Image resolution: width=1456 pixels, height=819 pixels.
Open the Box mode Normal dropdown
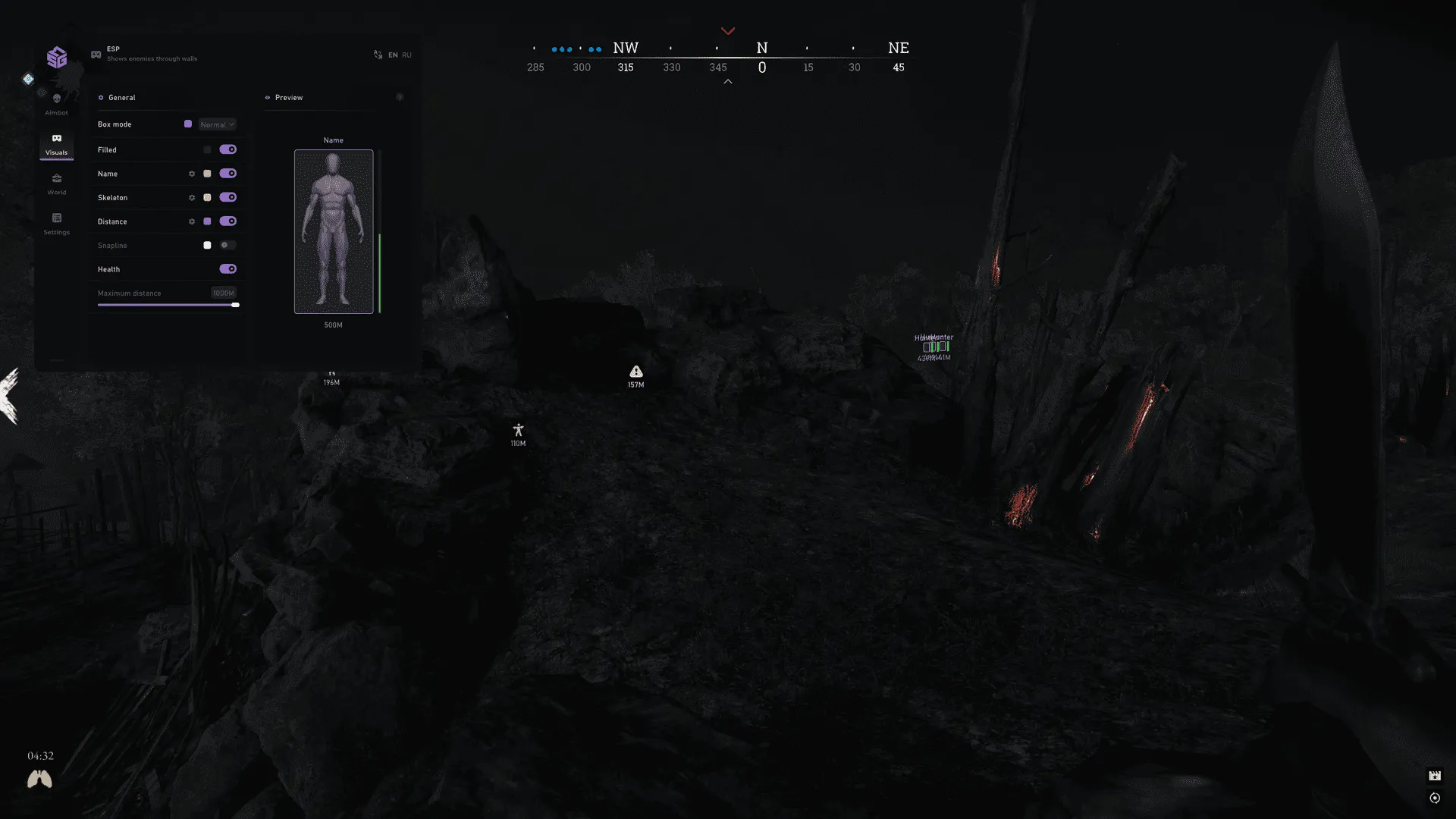click(x=215, y=124)
